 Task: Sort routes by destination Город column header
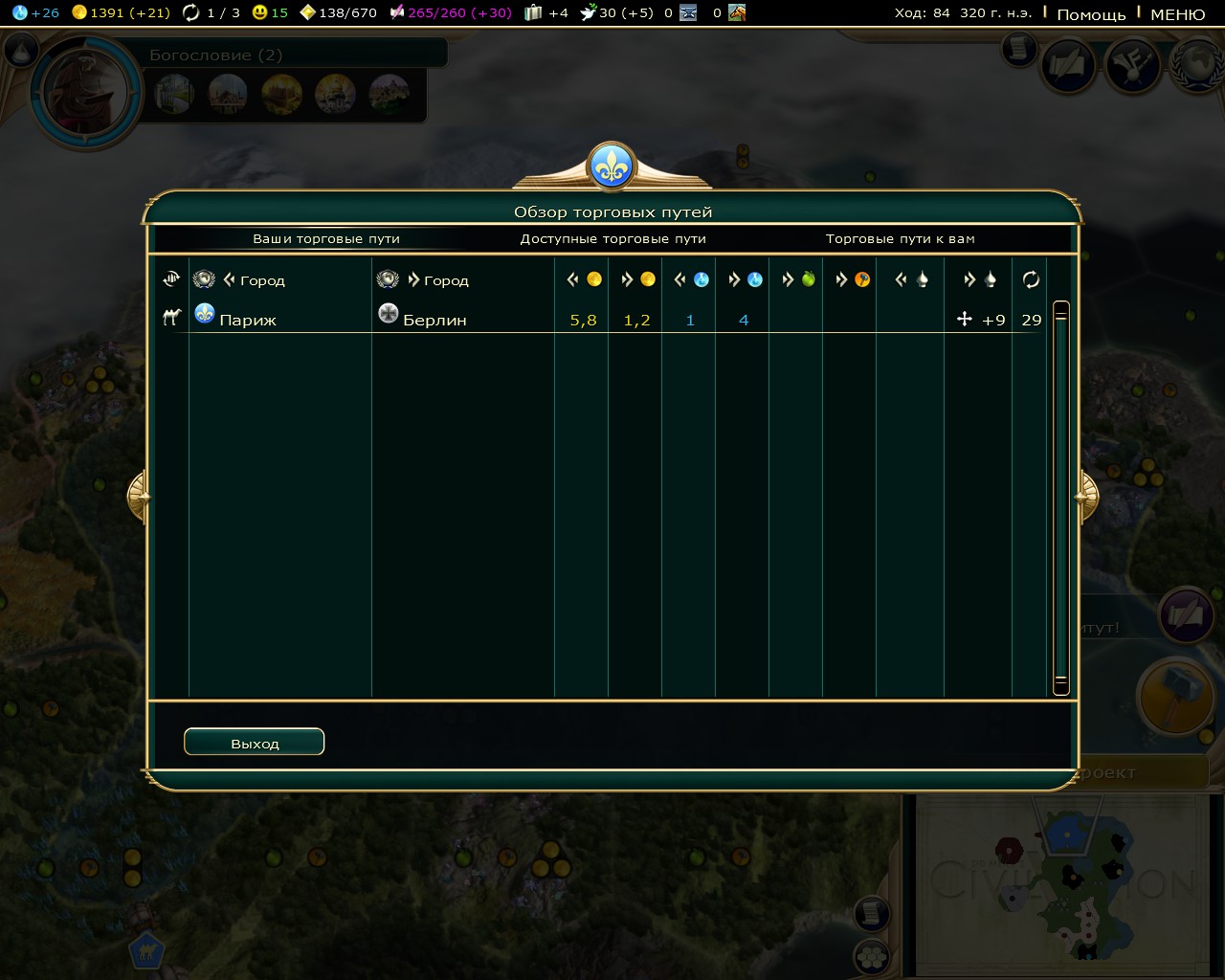coord(445,280)
